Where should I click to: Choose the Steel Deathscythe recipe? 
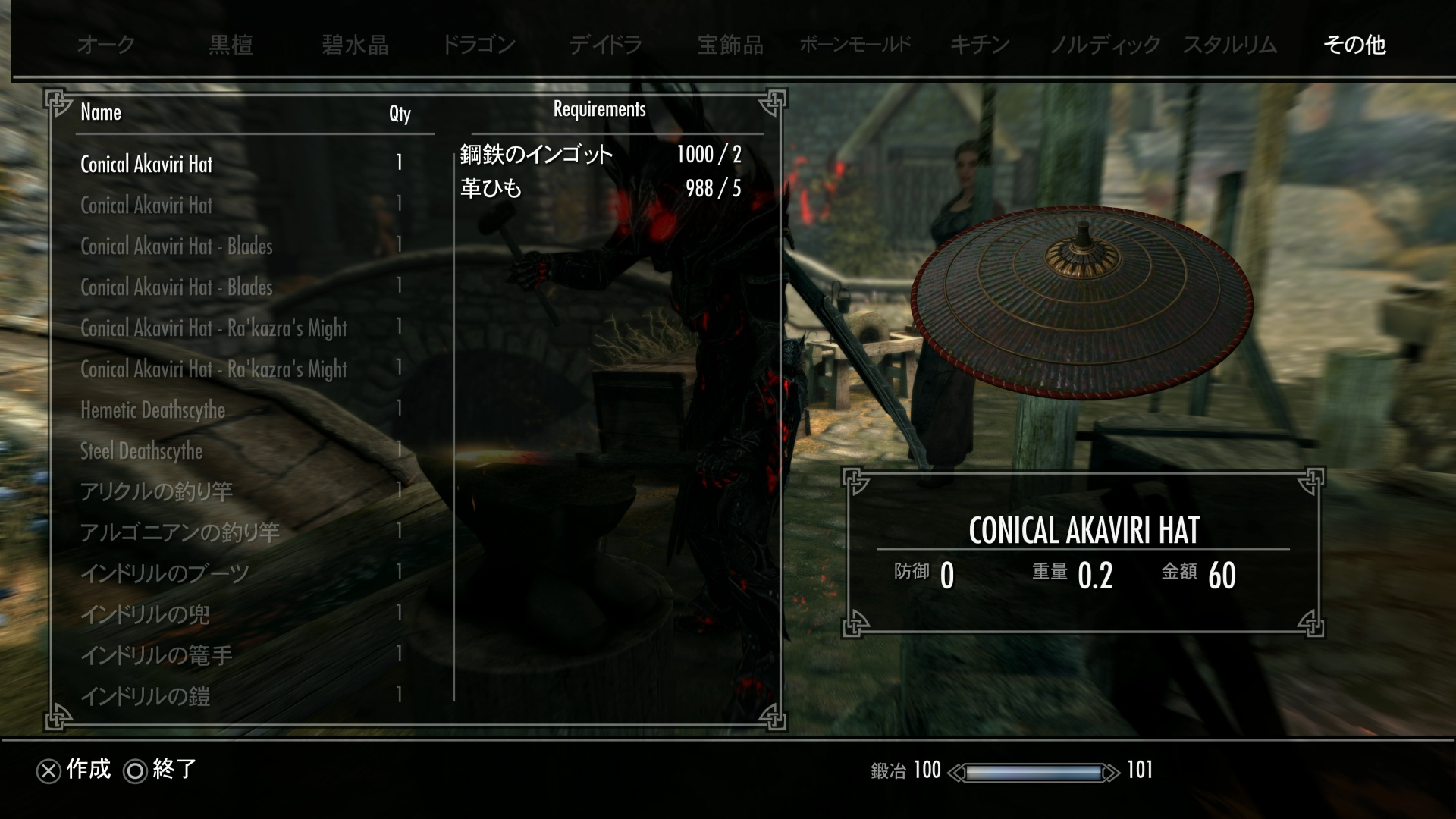click(142, 451)
